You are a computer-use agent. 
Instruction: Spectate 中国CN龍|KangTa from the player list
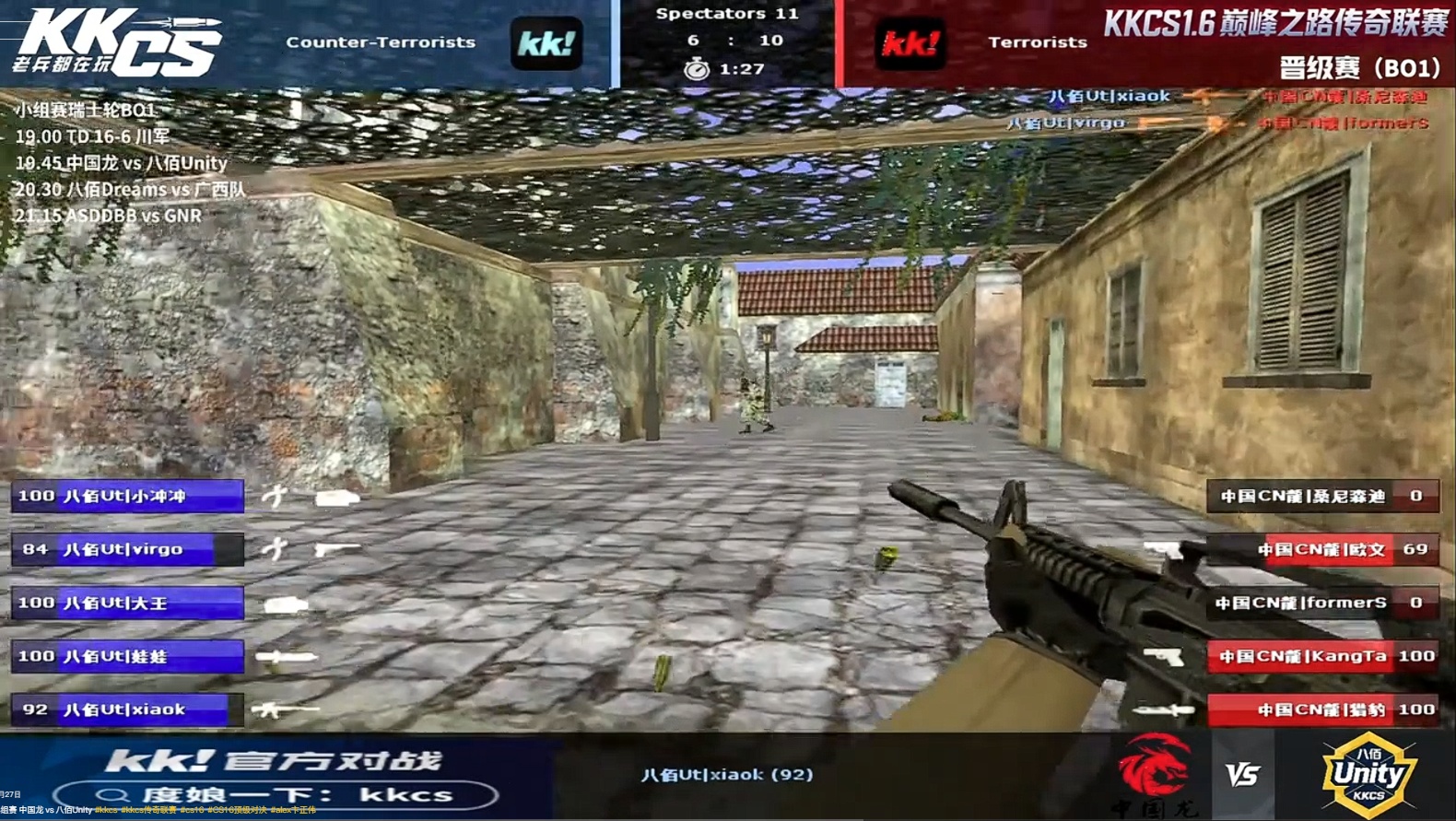[x=1322, y=656]
